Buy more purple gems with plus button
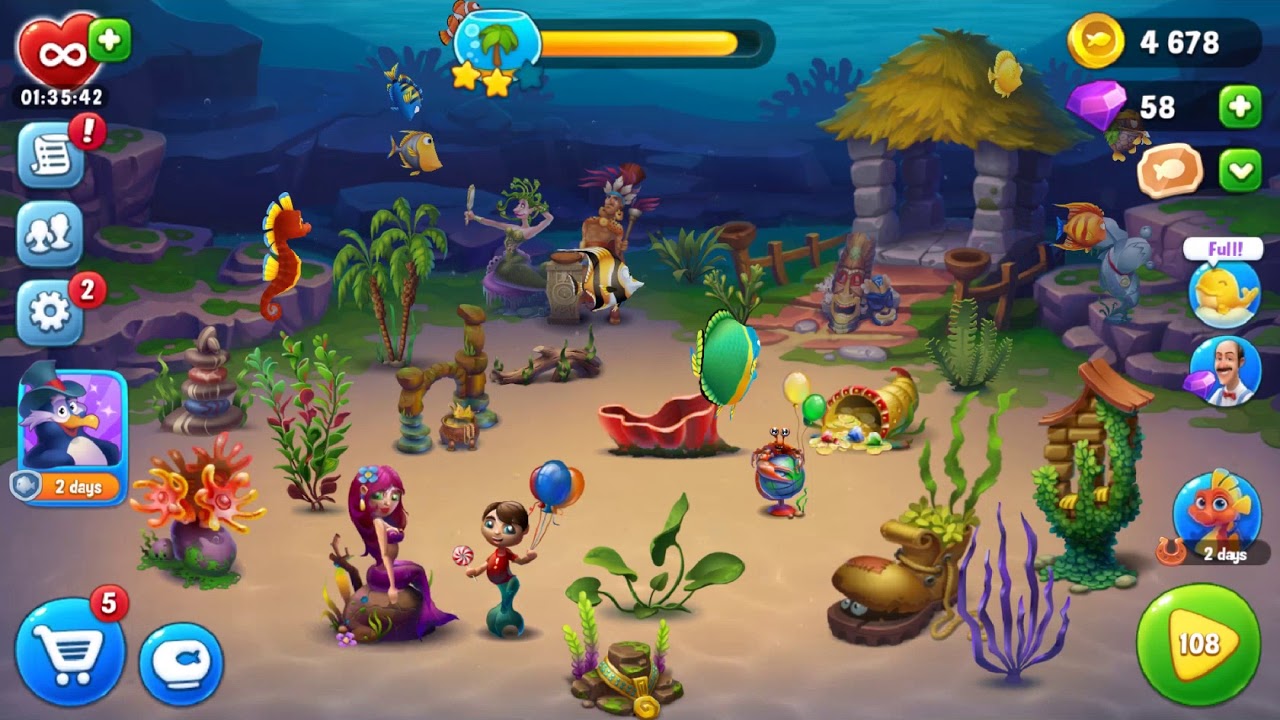 [1240, 107]
